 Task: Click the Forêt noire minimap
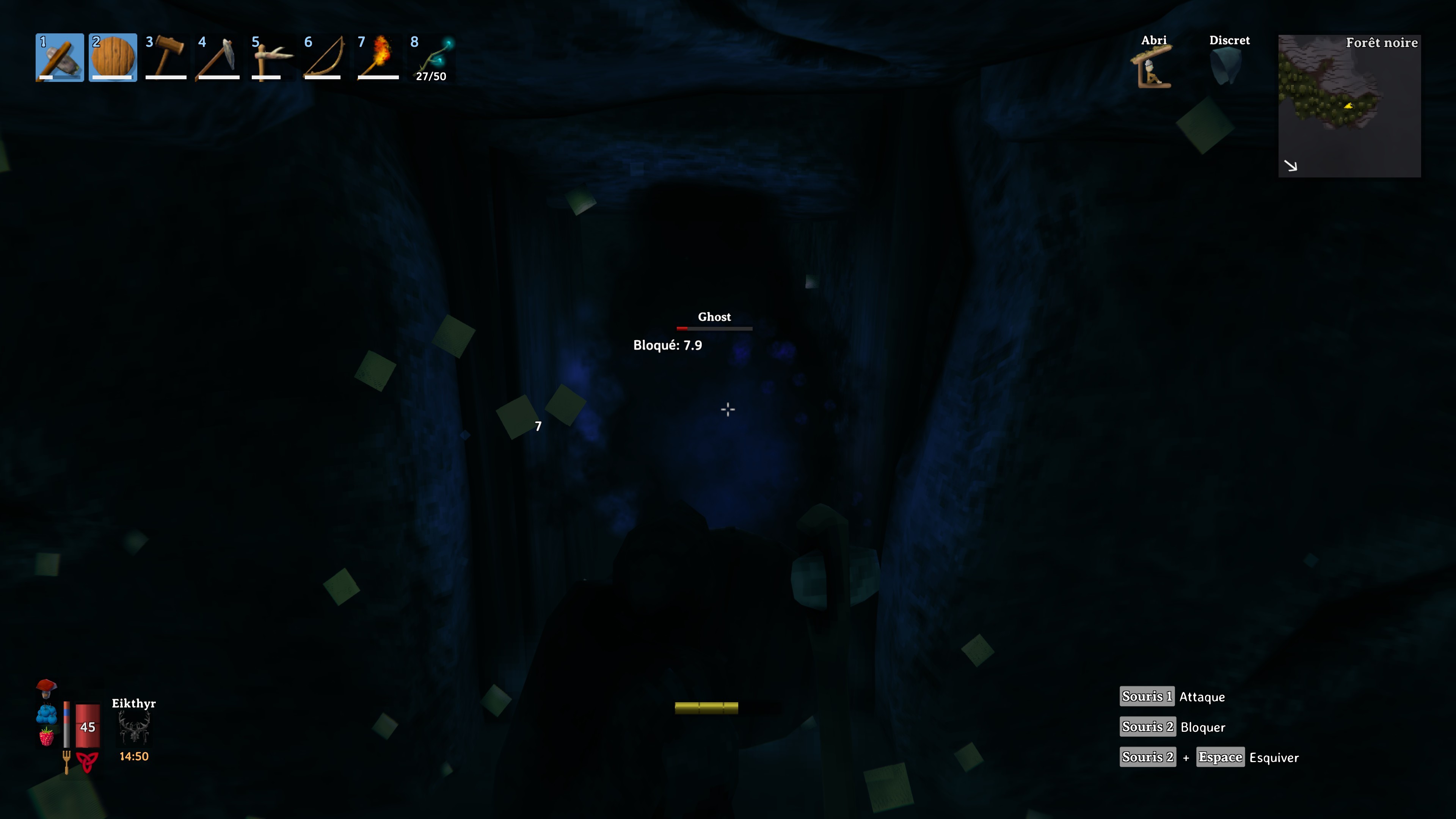[x=1350, y=107]
